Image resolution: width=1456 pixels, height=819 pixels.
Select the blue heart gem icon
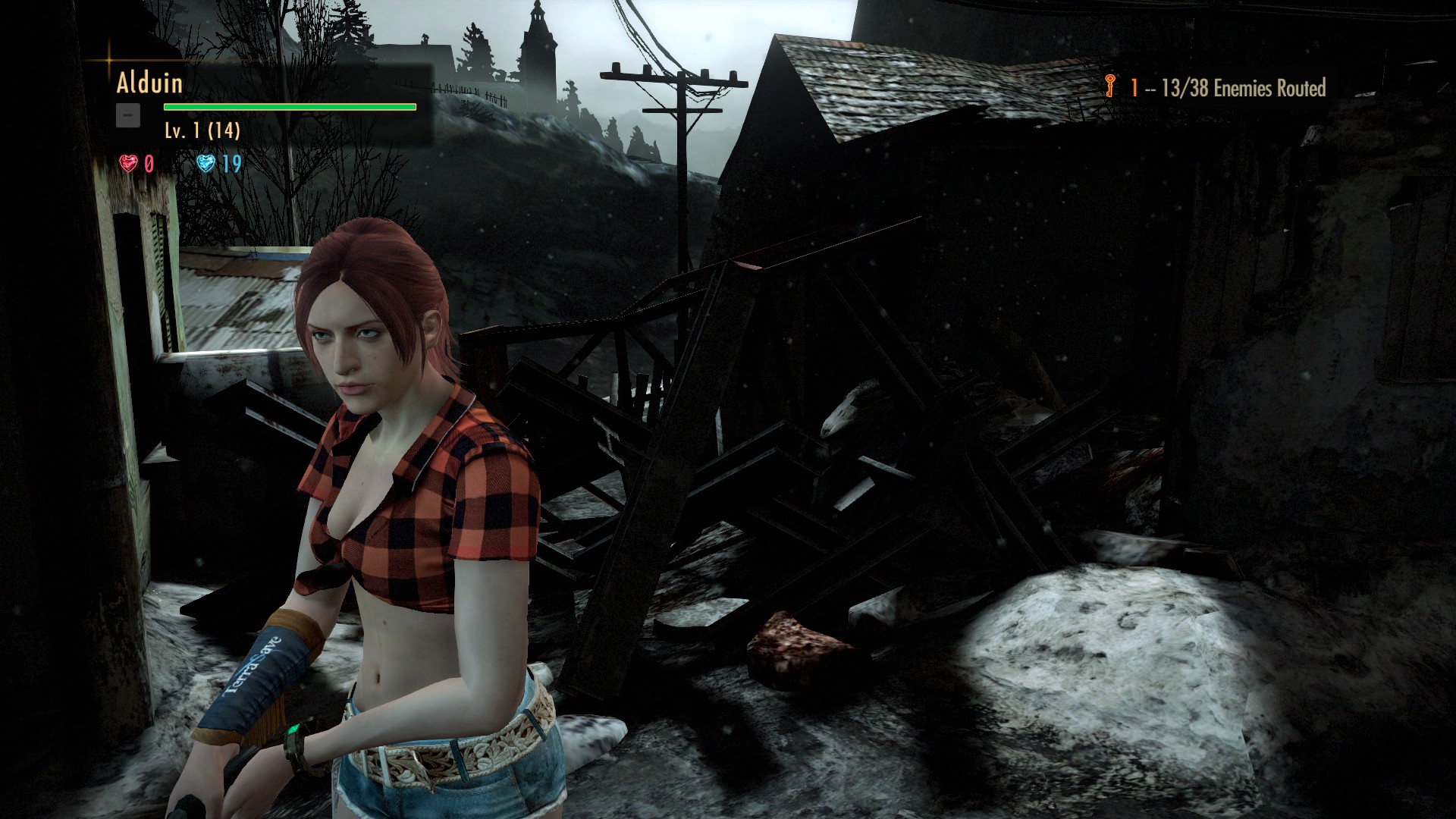[206, 163]
